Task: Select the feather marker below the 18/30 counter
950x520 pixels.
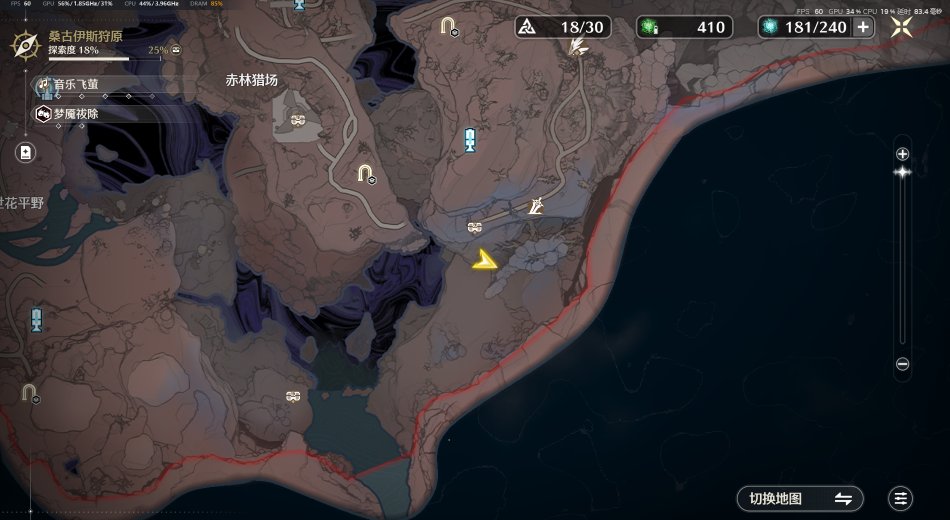Action: tap(577, 46)
